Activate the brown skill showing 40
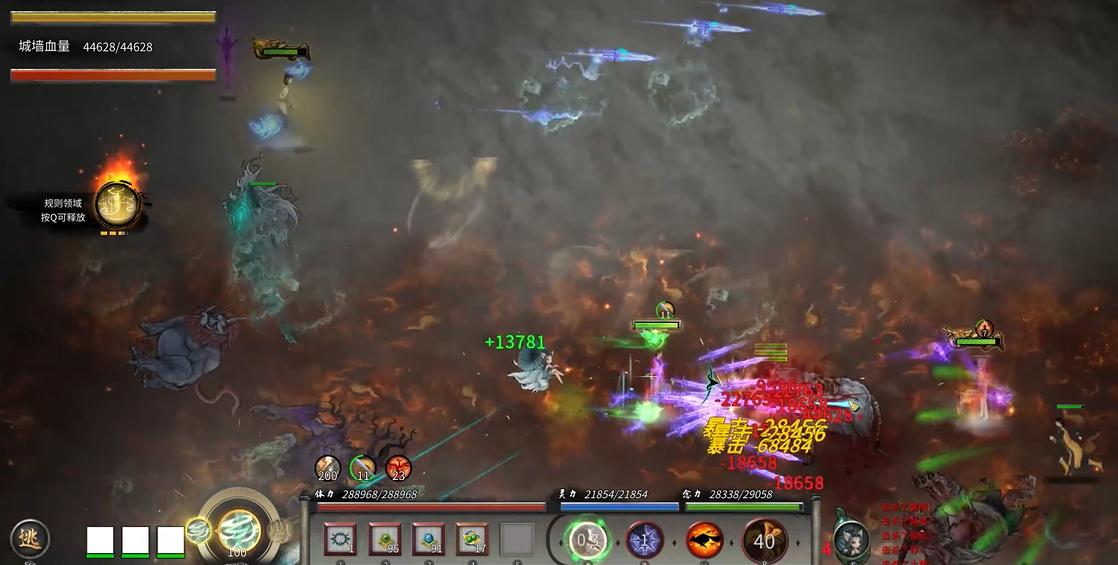 click(x=764, y=541)
